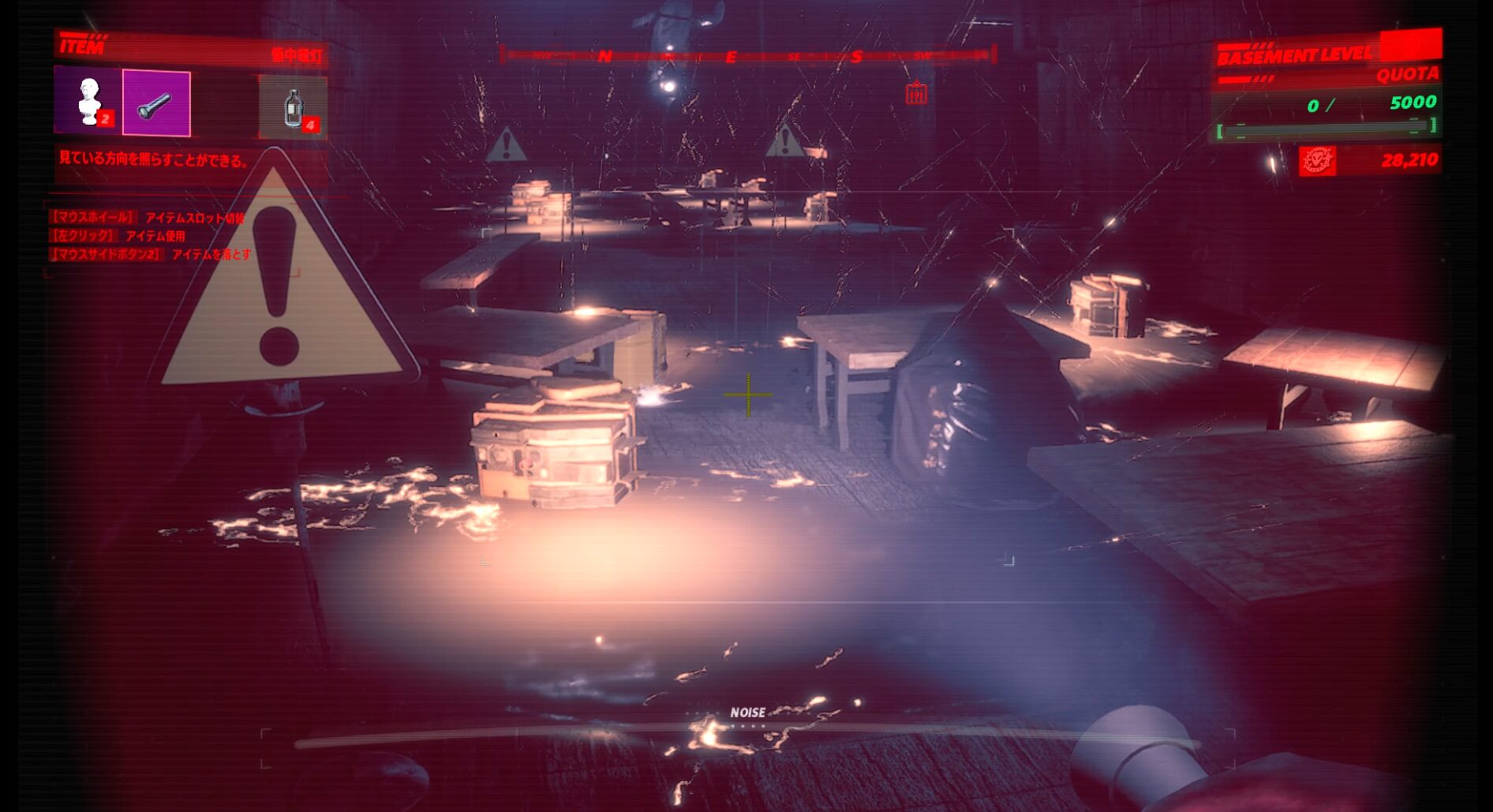Select the flashlight item slot

coord(156,103)
